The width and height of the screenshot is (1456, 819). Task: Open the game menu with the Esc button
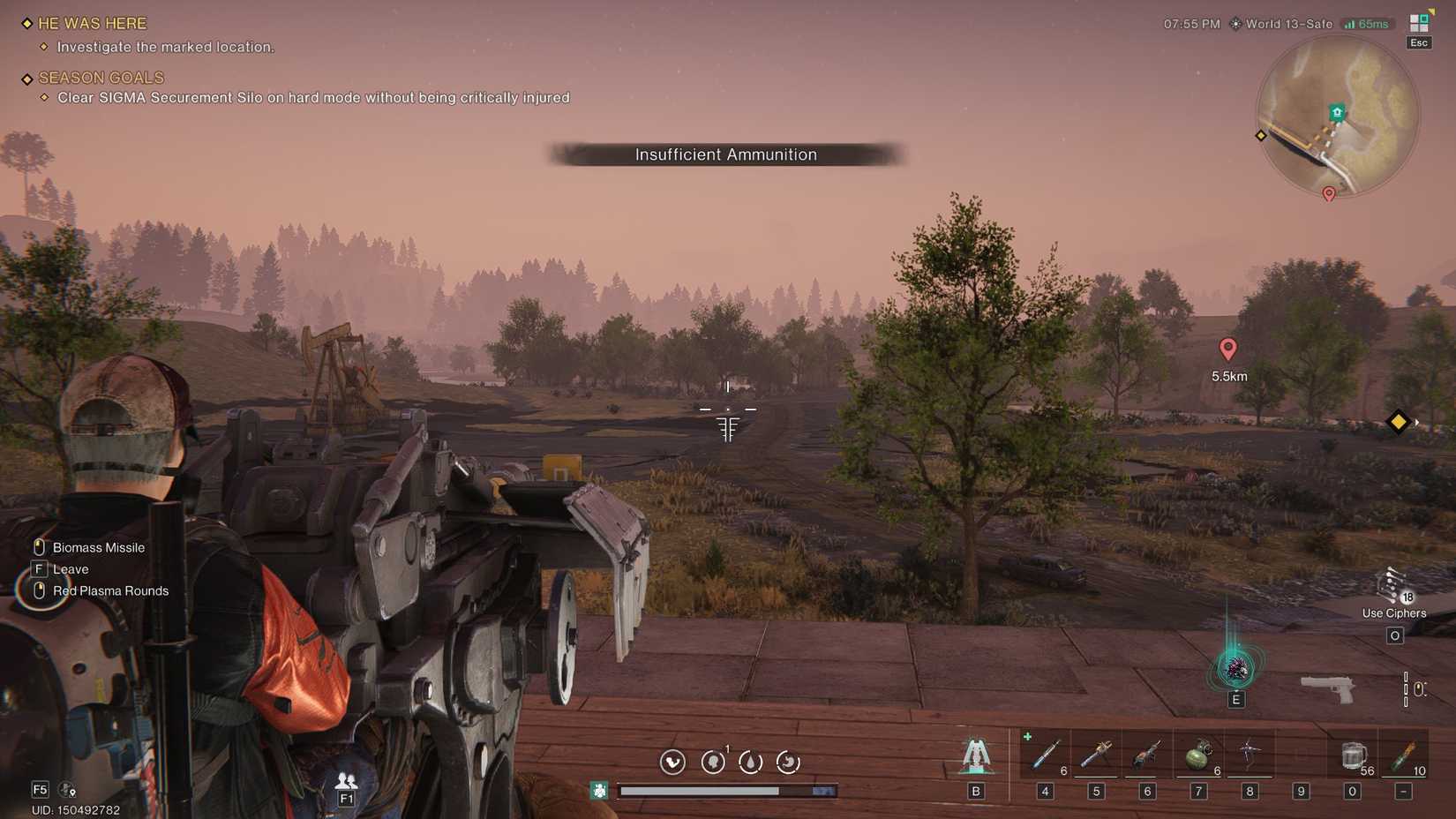[1418, 42]
